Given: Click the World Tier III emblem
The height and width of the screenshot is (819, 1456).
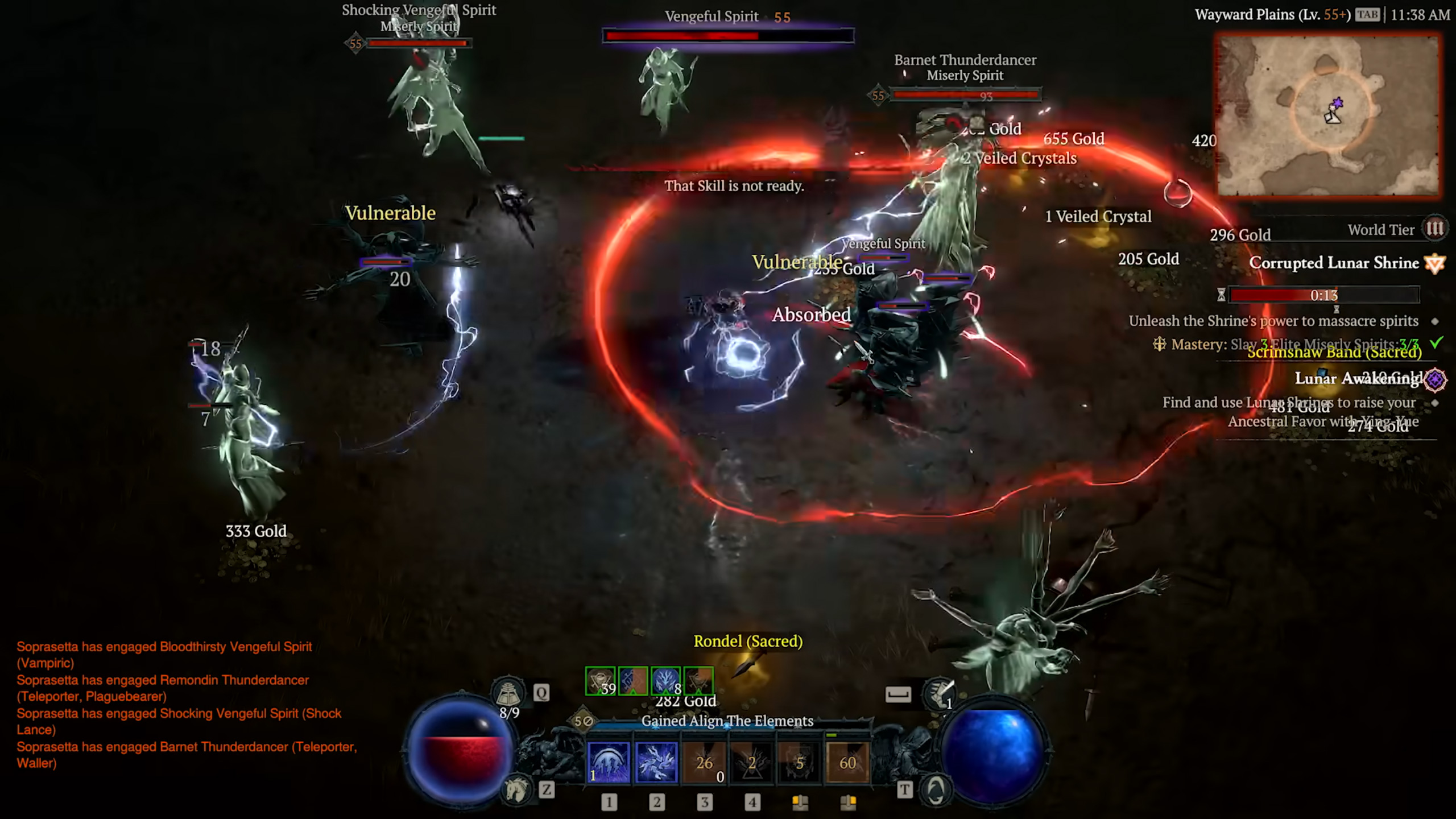Looking at the screenshot, I should point(1434,229).
